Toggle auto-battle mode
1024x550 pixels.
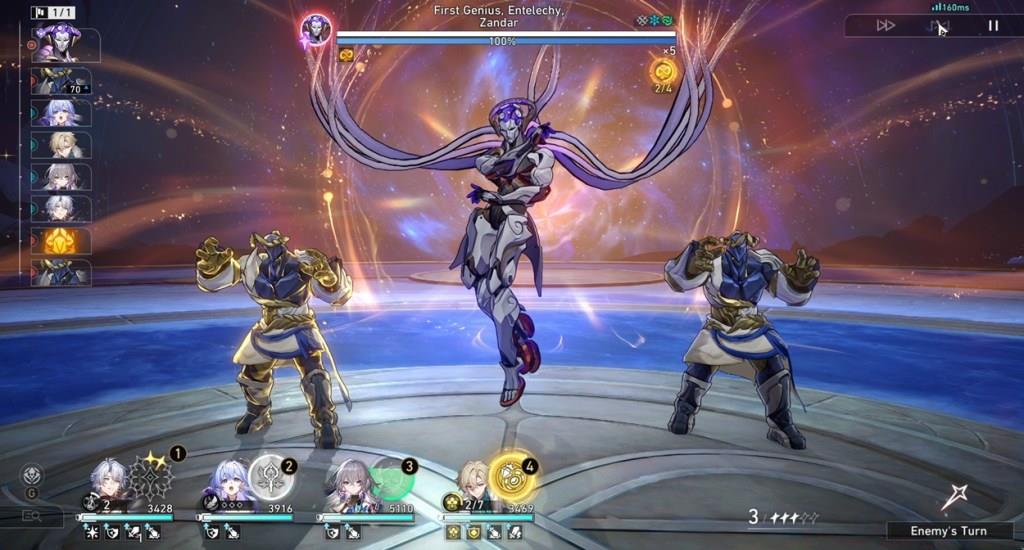click(x=939, y=26)
